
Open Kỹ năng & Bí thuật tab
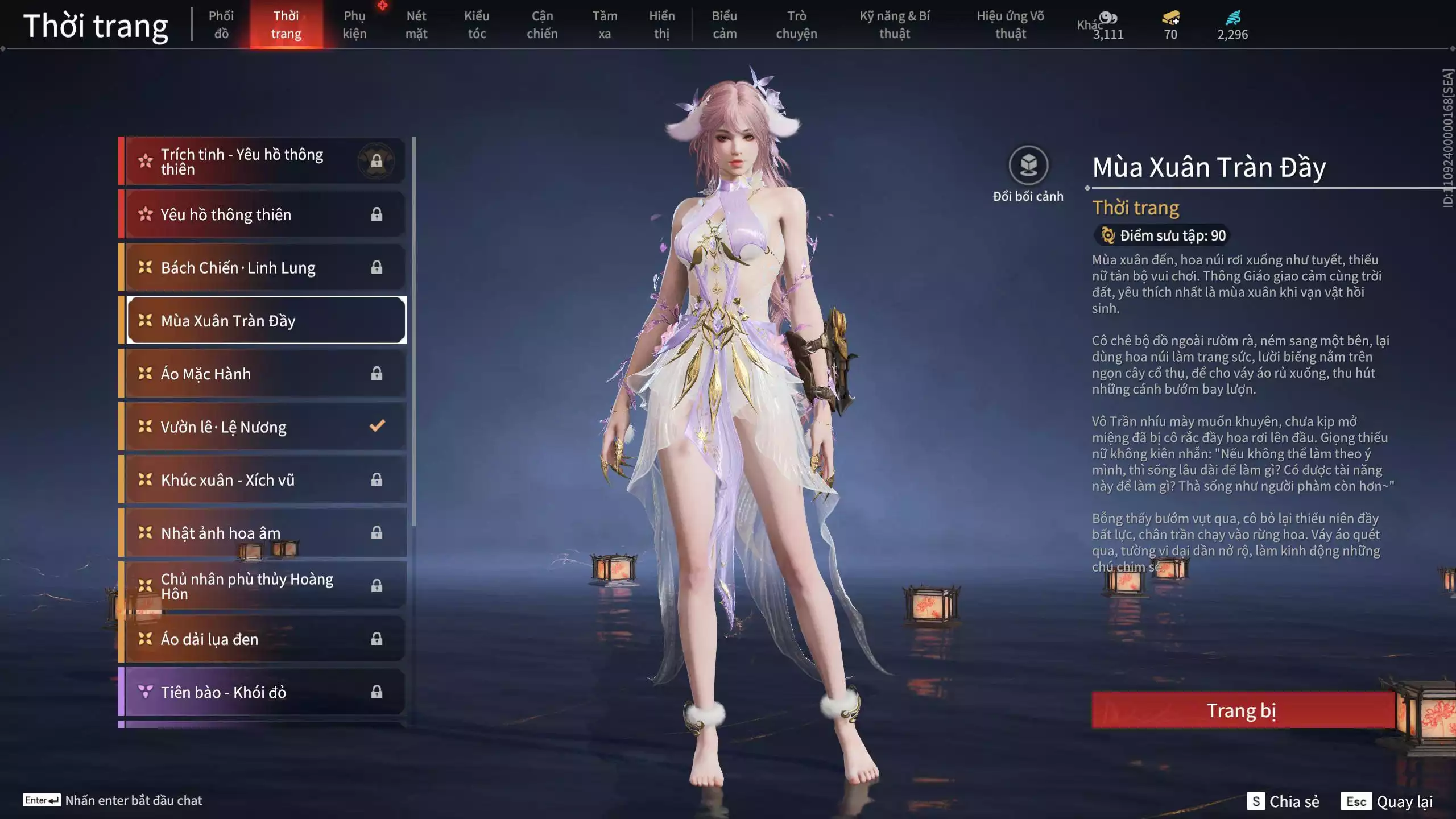pos(895,25)
